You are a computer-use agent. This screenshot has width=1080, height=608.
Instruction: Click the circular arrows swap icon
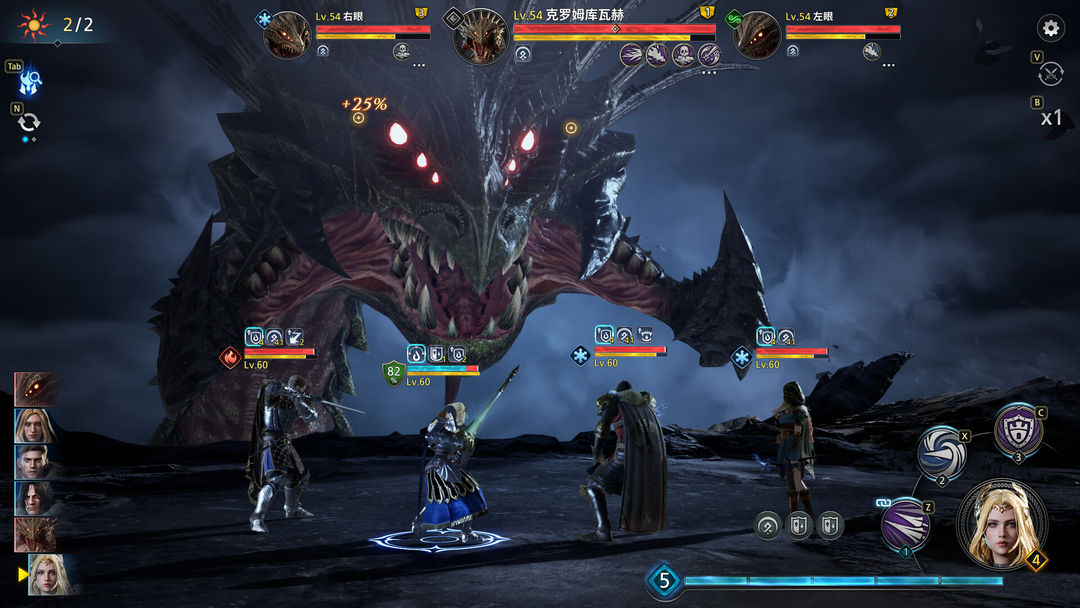tap(29, 123)
